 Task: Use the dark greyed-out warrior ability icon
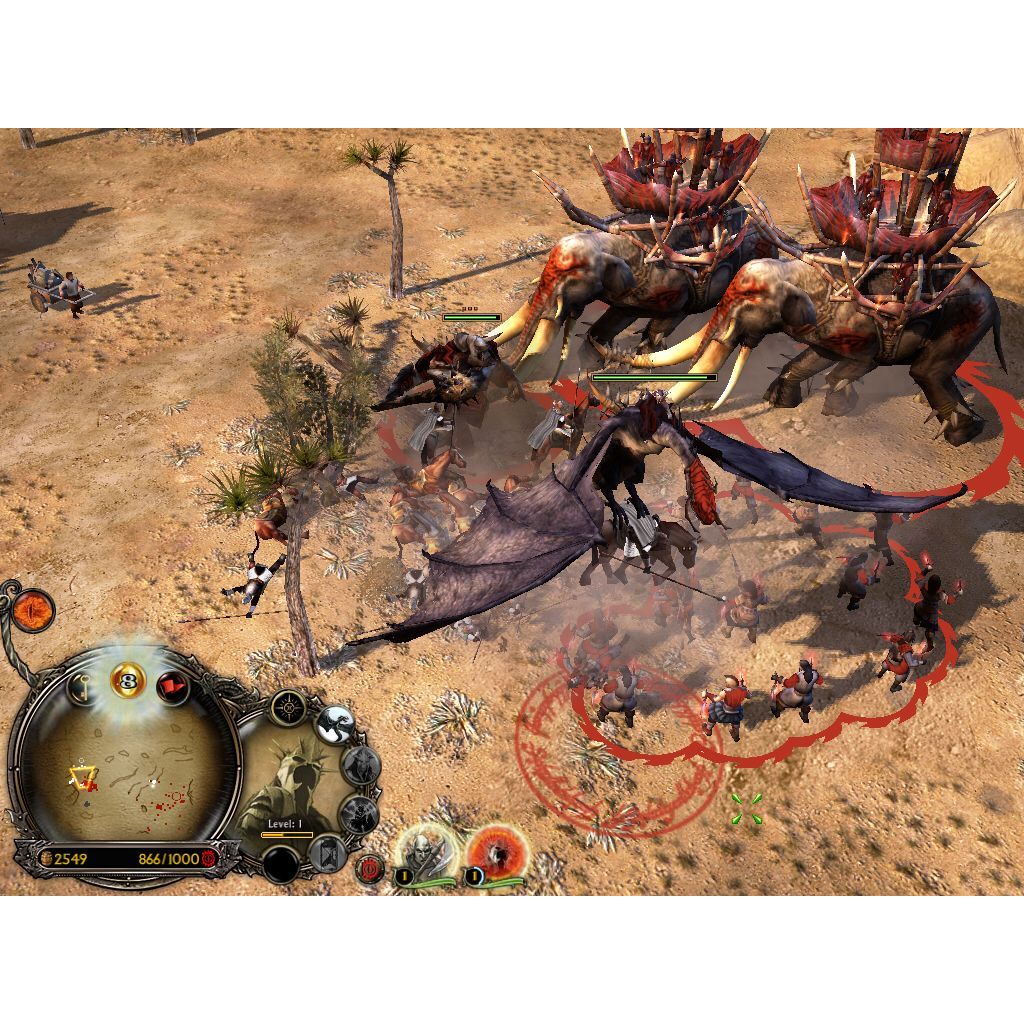(357, 815)
